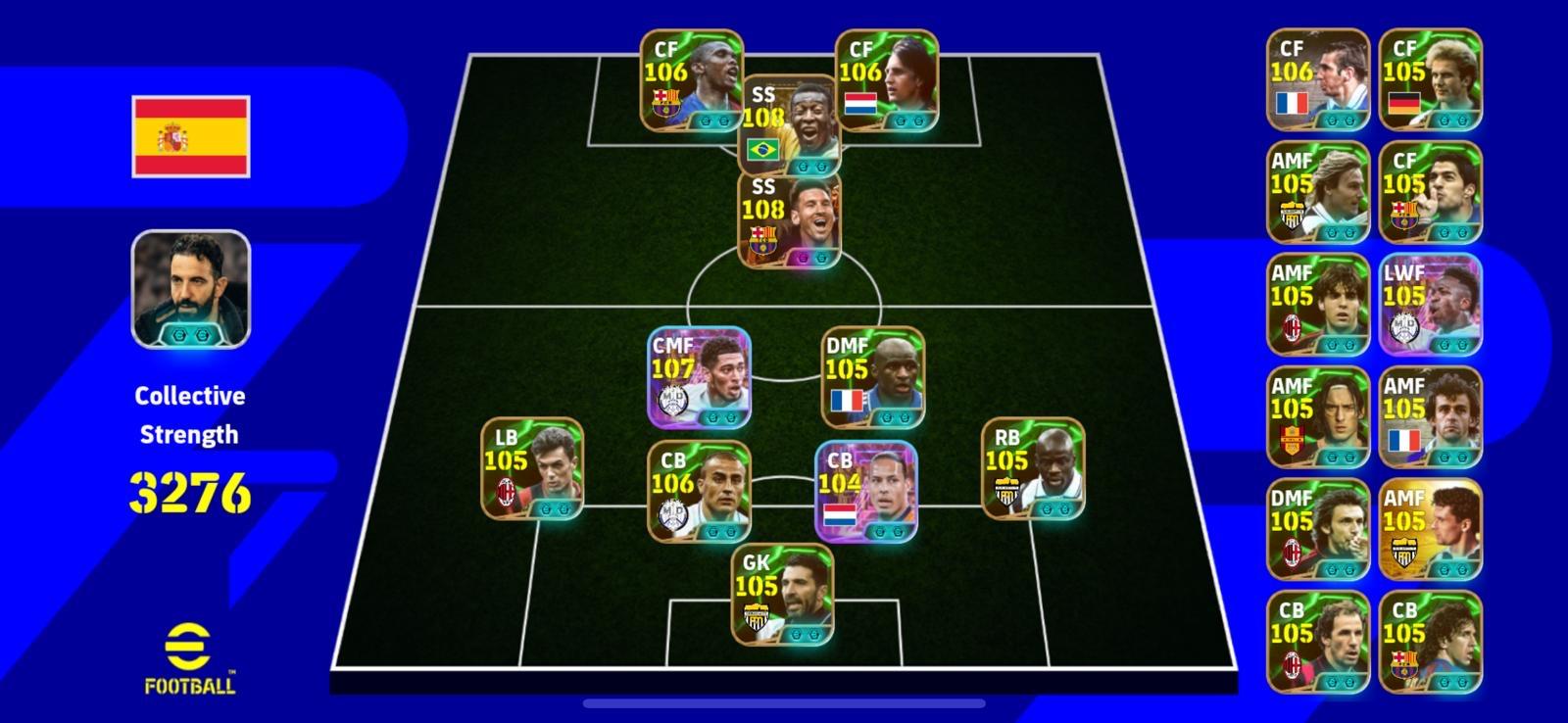This screenshot has height=723, width=1568.
Task: Select the gold AMF 105 substitute card
Action: coord(1431,530)
